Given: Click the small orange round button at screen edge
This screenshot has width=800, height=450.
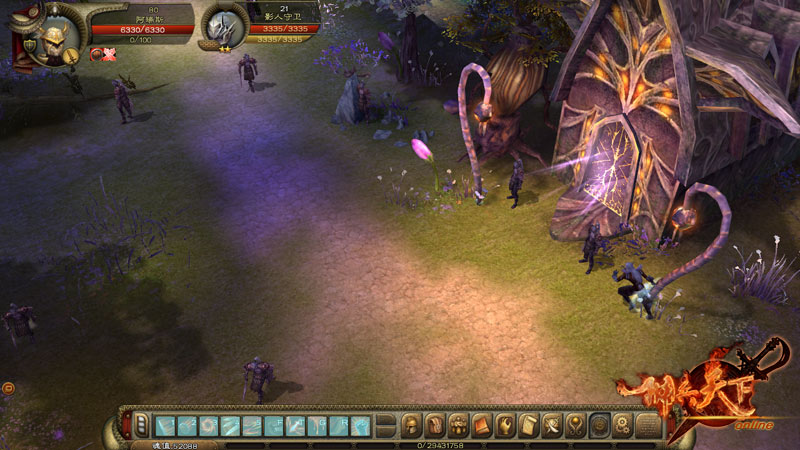Looking at the screenshot, I should tap(7, 386).
